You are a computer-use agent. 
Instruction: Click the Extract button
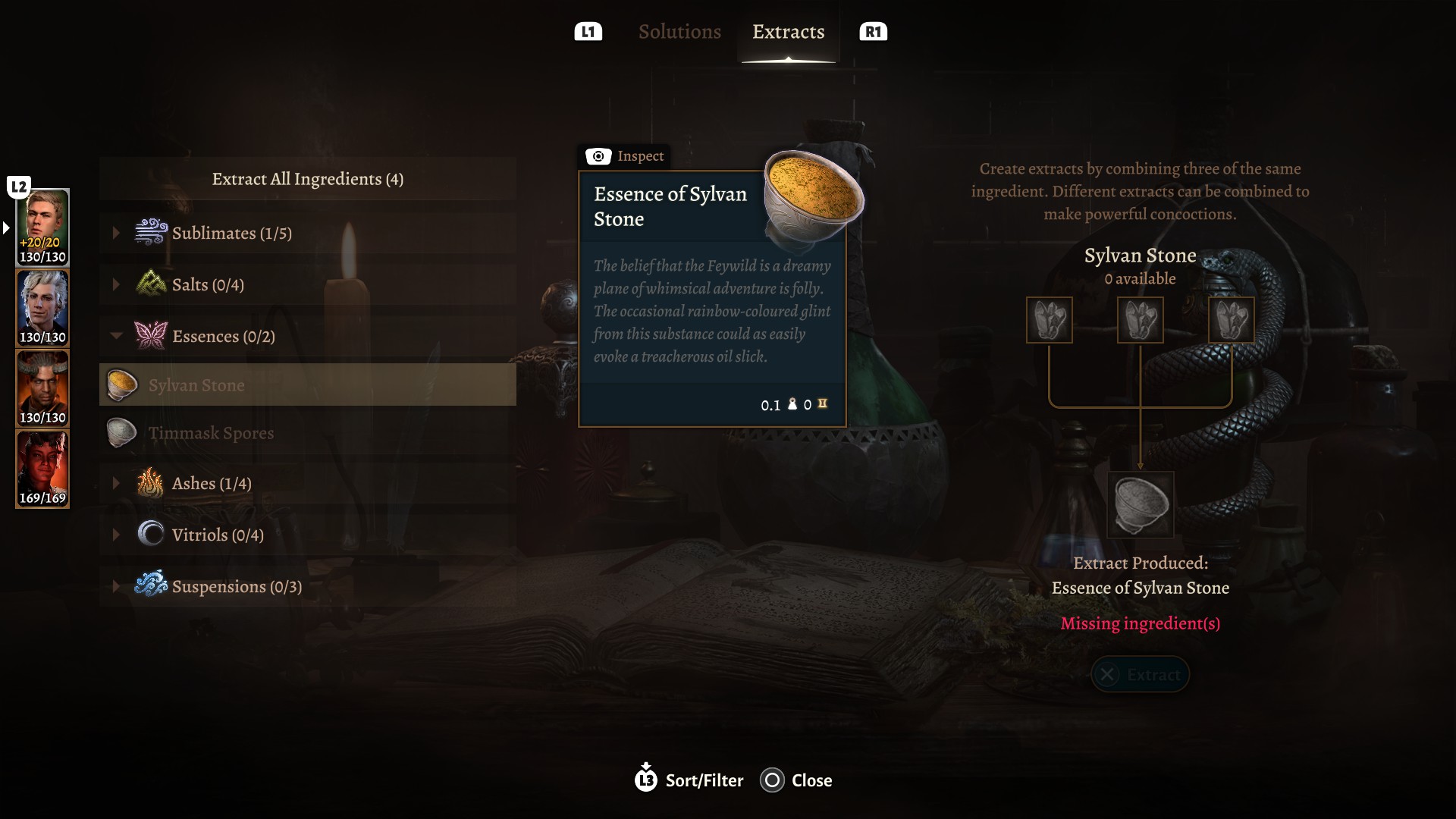point(1140,674)
